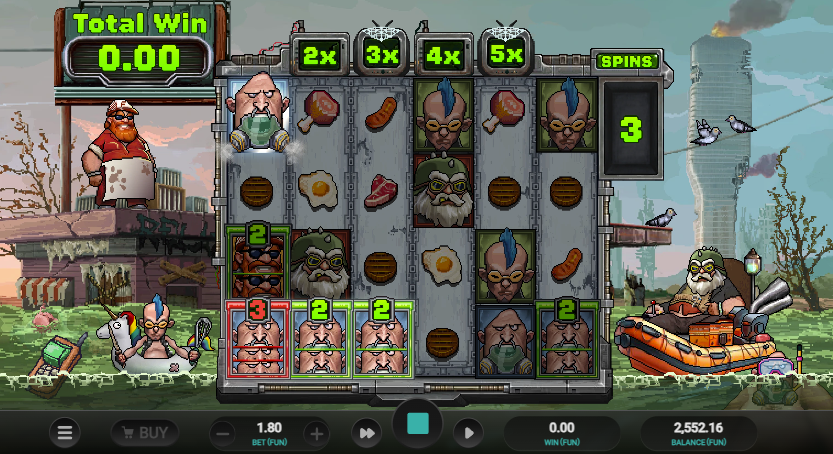833x454 pixels.
Task: Stop the spin with the teal square button
Action: tap(418, 424)
